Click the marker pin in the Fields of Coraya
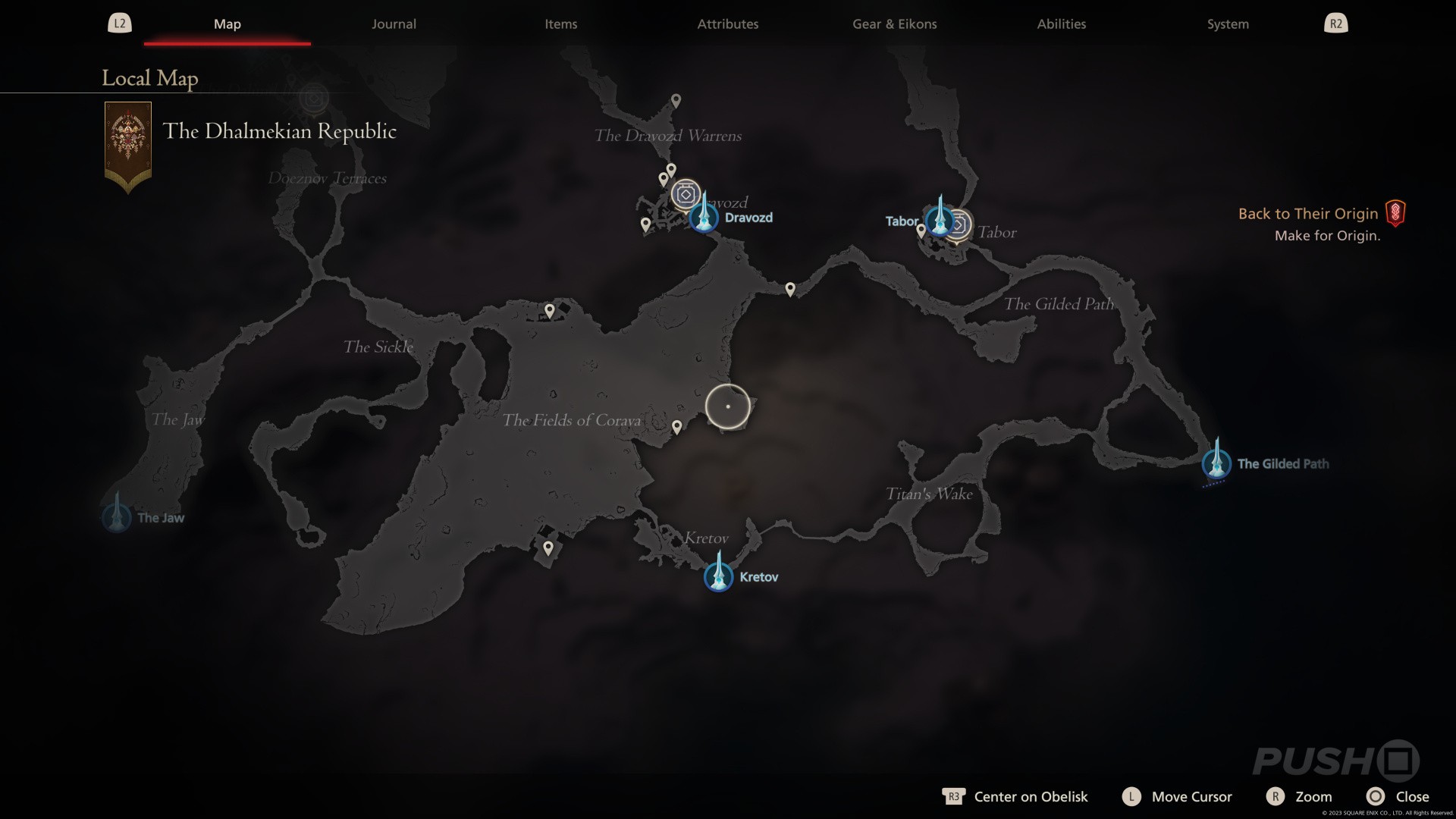Viewport: 1456px width, 819px height. 677,426
